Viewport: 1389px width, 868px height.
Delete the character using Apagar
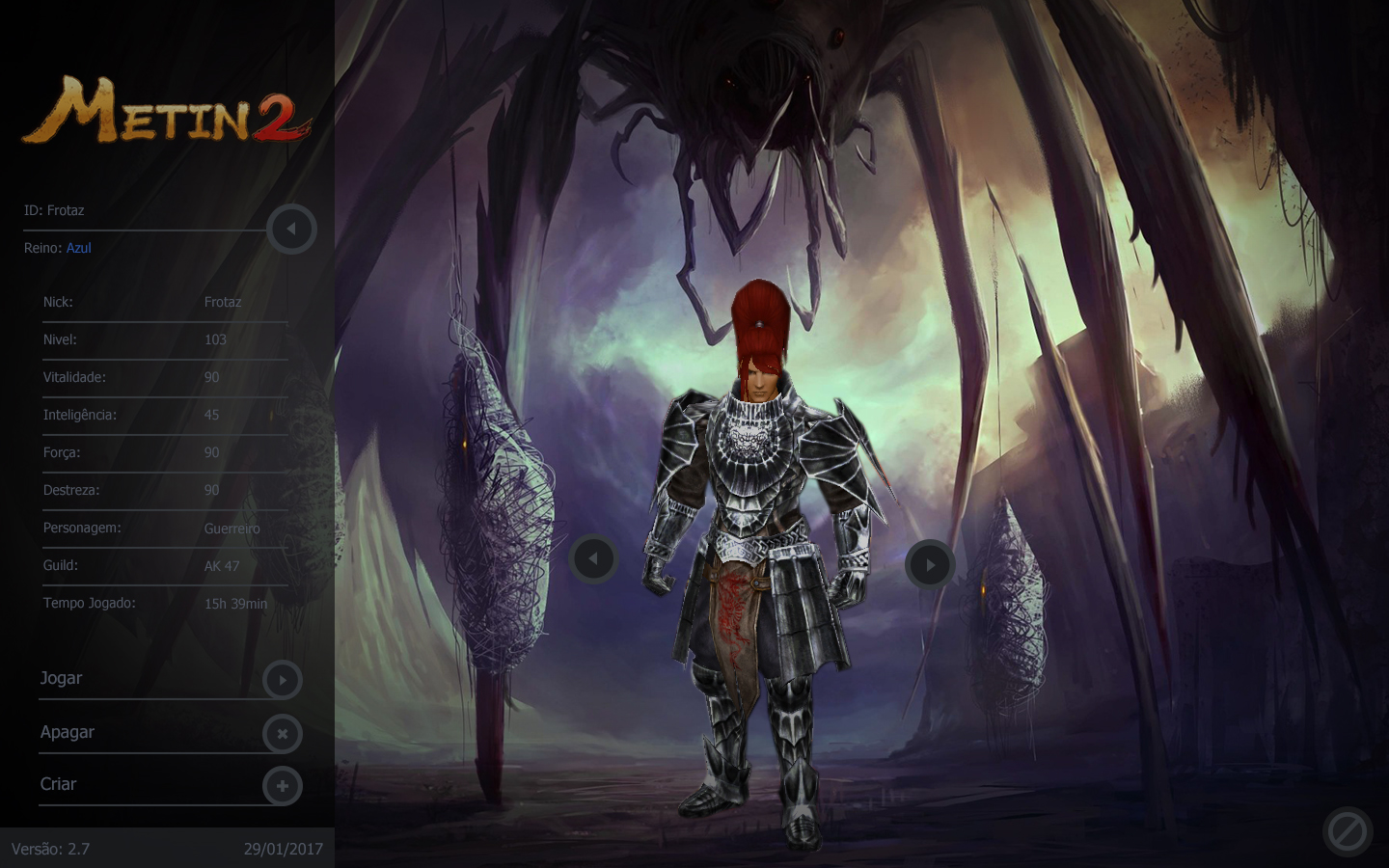tap(282, 734)
